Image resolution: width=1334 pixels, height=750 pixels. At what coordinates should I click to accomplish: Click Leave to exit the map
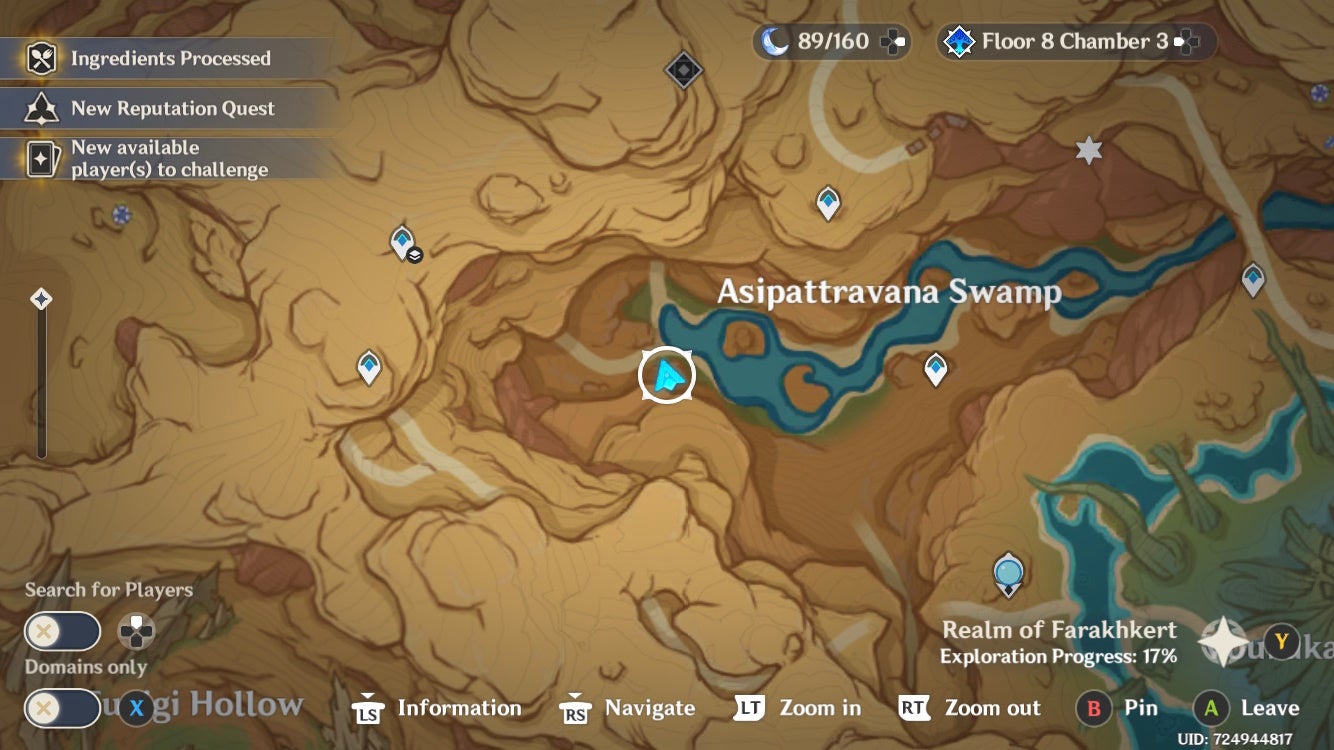pyautogui.click(x=1250, y=708)
